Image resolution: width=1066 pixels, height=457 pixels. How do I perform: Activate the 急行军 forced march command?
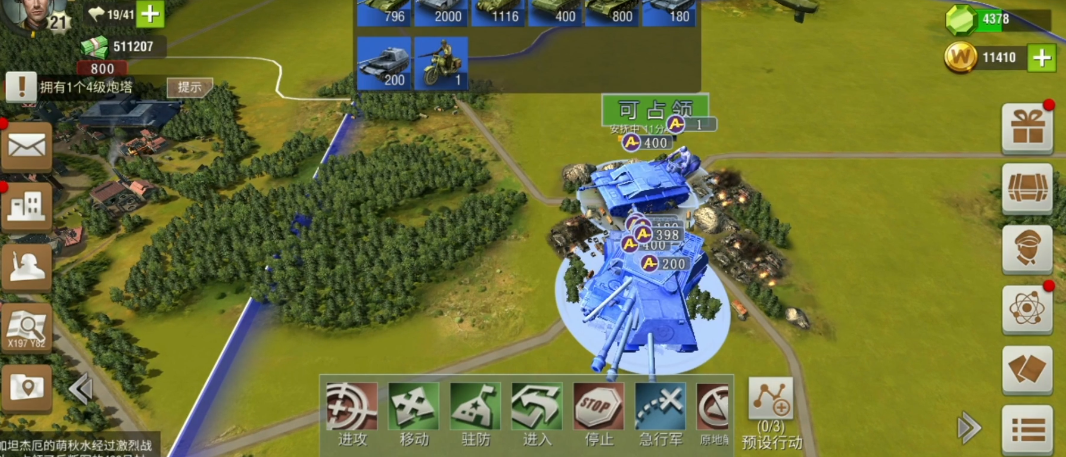(660, 413)
